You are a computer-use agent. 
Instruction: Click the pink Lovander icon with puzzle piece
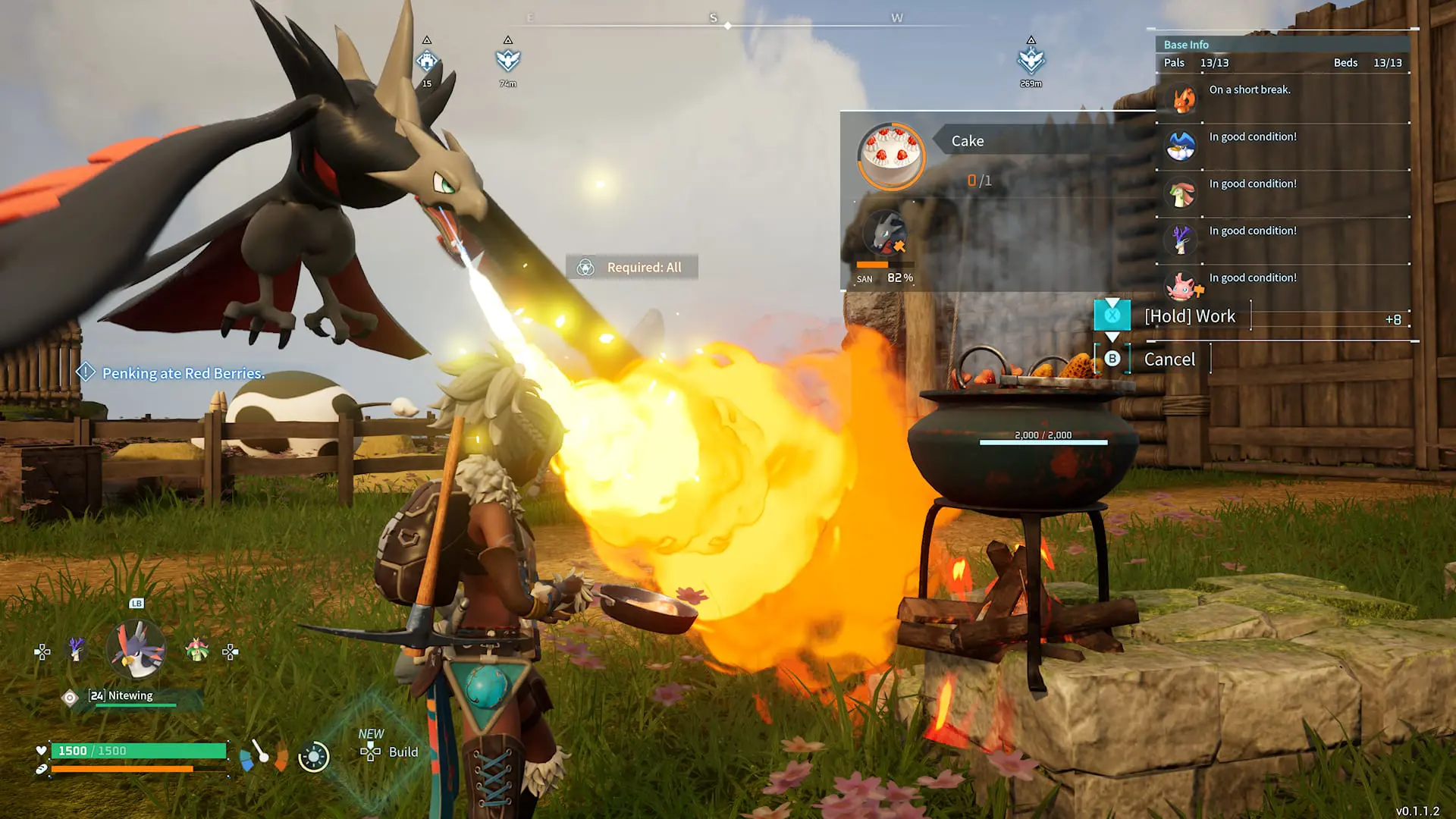point(1180,287)
